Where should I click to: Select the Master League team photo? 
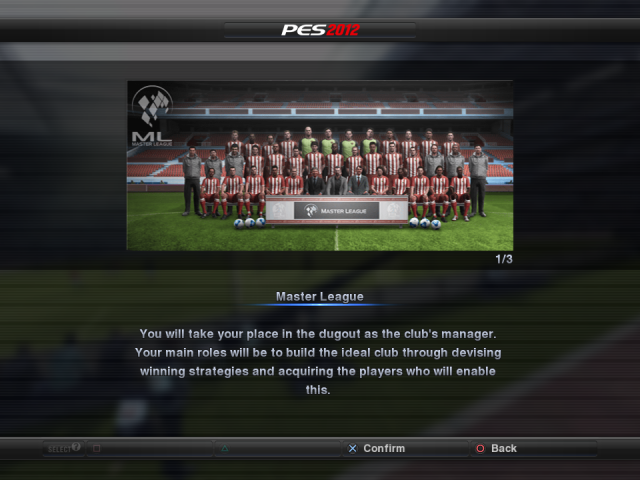[320, 165]
